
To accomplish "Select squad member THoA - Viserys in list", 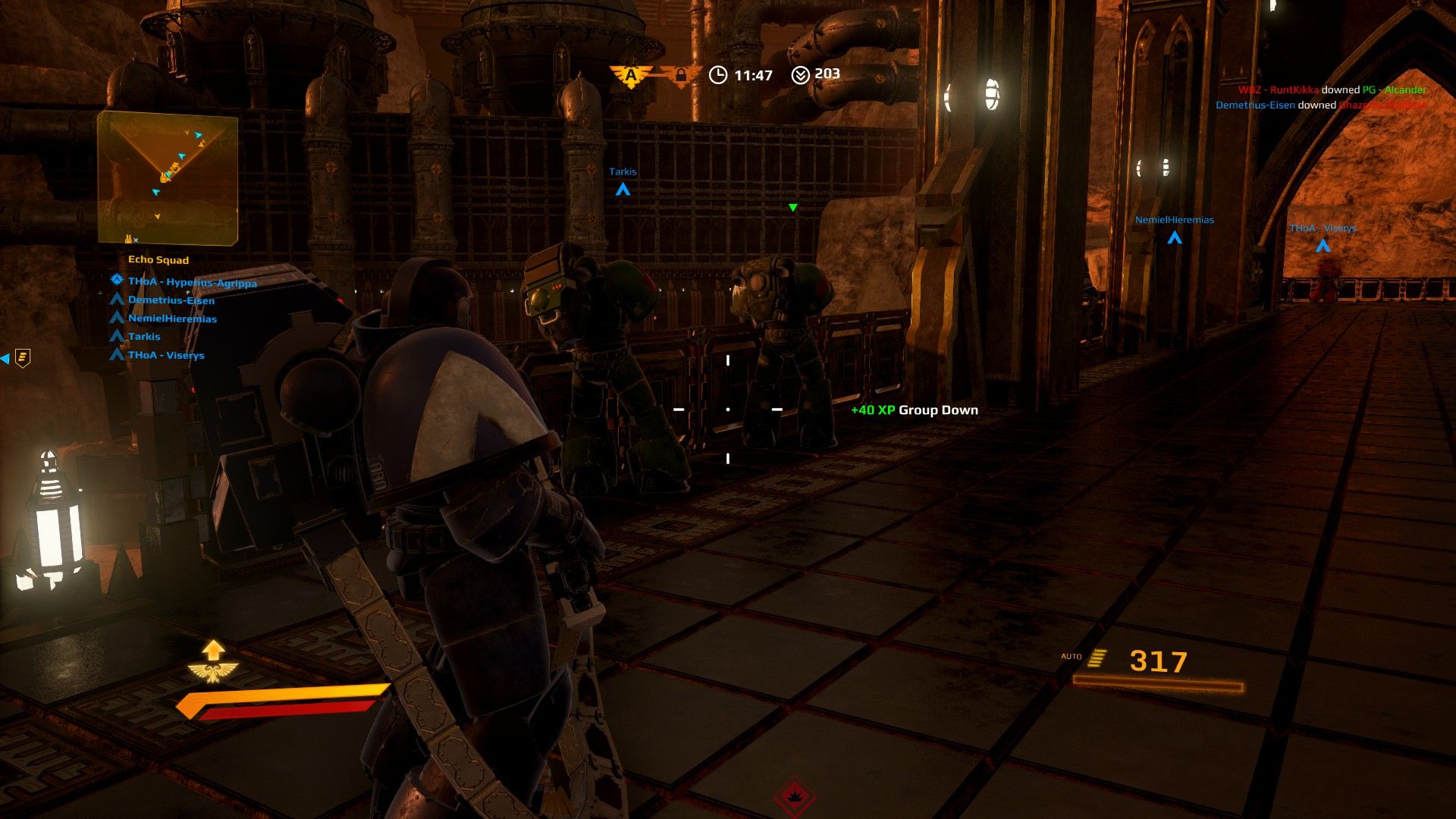I will pos(166,355).
